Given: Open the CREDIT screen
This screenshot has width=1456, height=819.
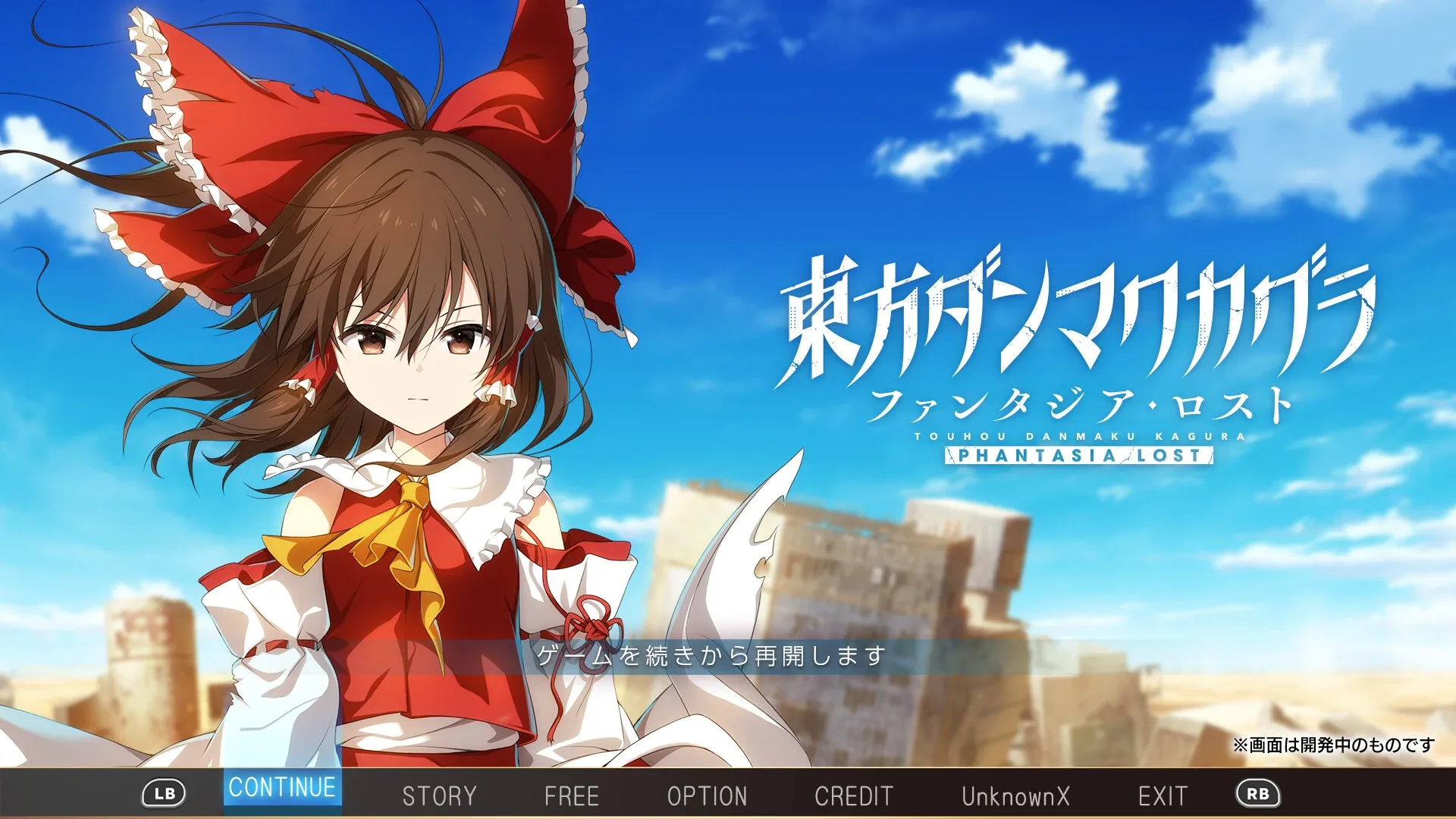Looking at the screenshot, I should (852, 795).
